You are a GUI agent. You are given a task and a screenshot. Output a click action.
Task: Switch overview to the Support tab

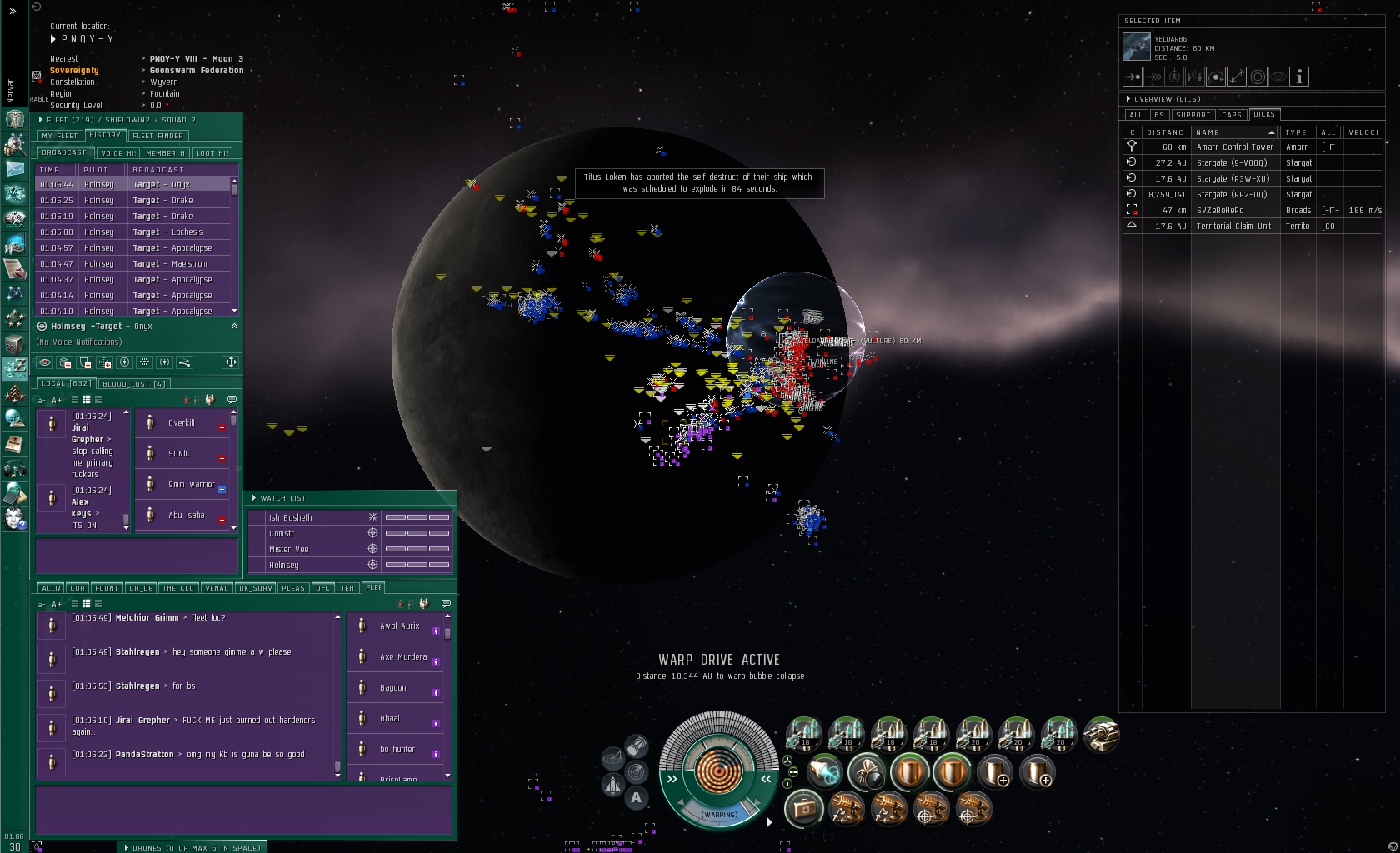click(1192, 115)
